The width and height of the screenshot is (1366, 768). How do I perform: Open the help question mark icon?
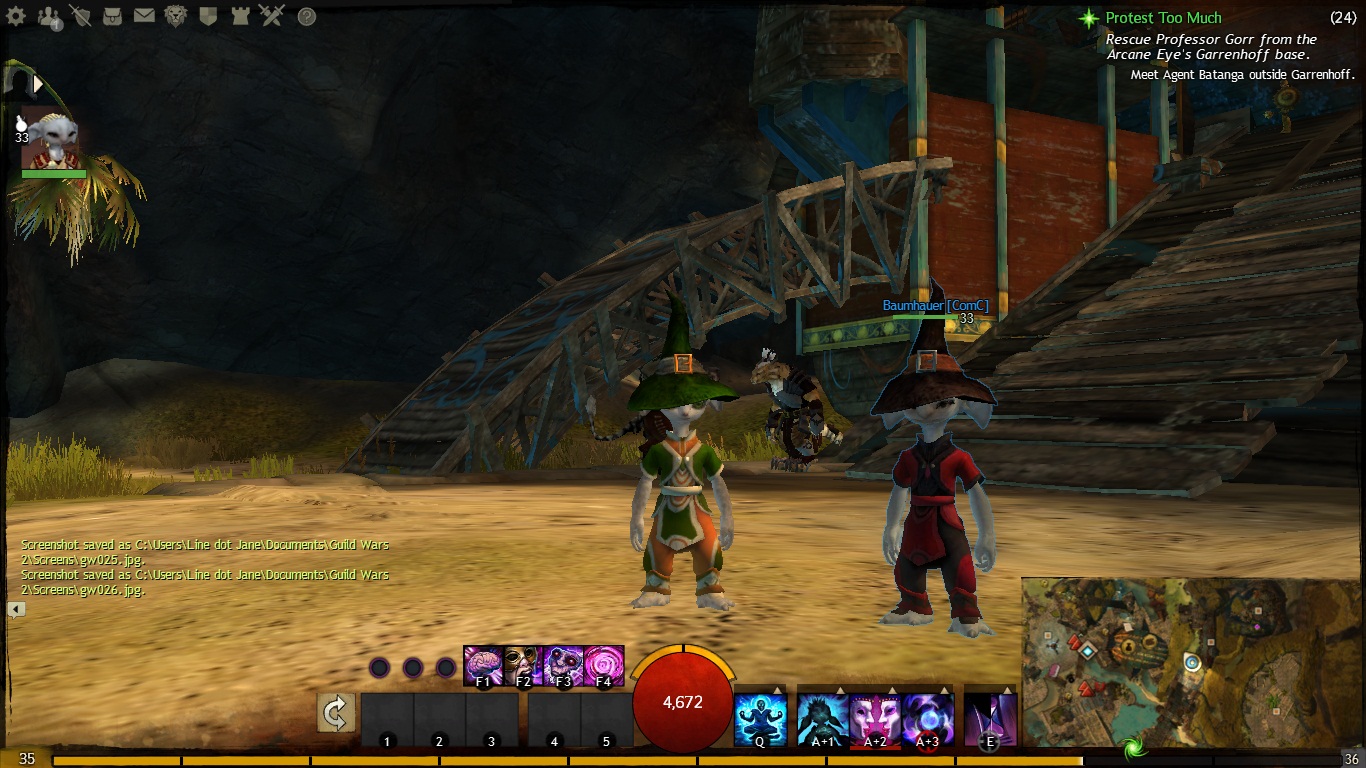click(307, 16)
